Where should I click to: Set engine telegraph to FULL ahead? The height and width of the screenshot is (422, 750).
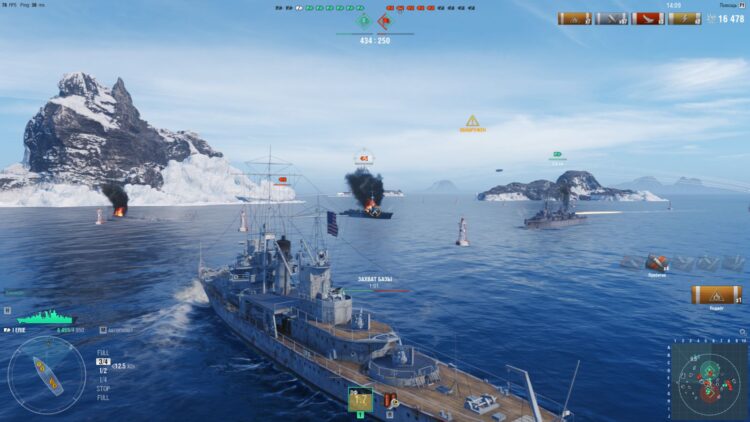pos(103,352)
